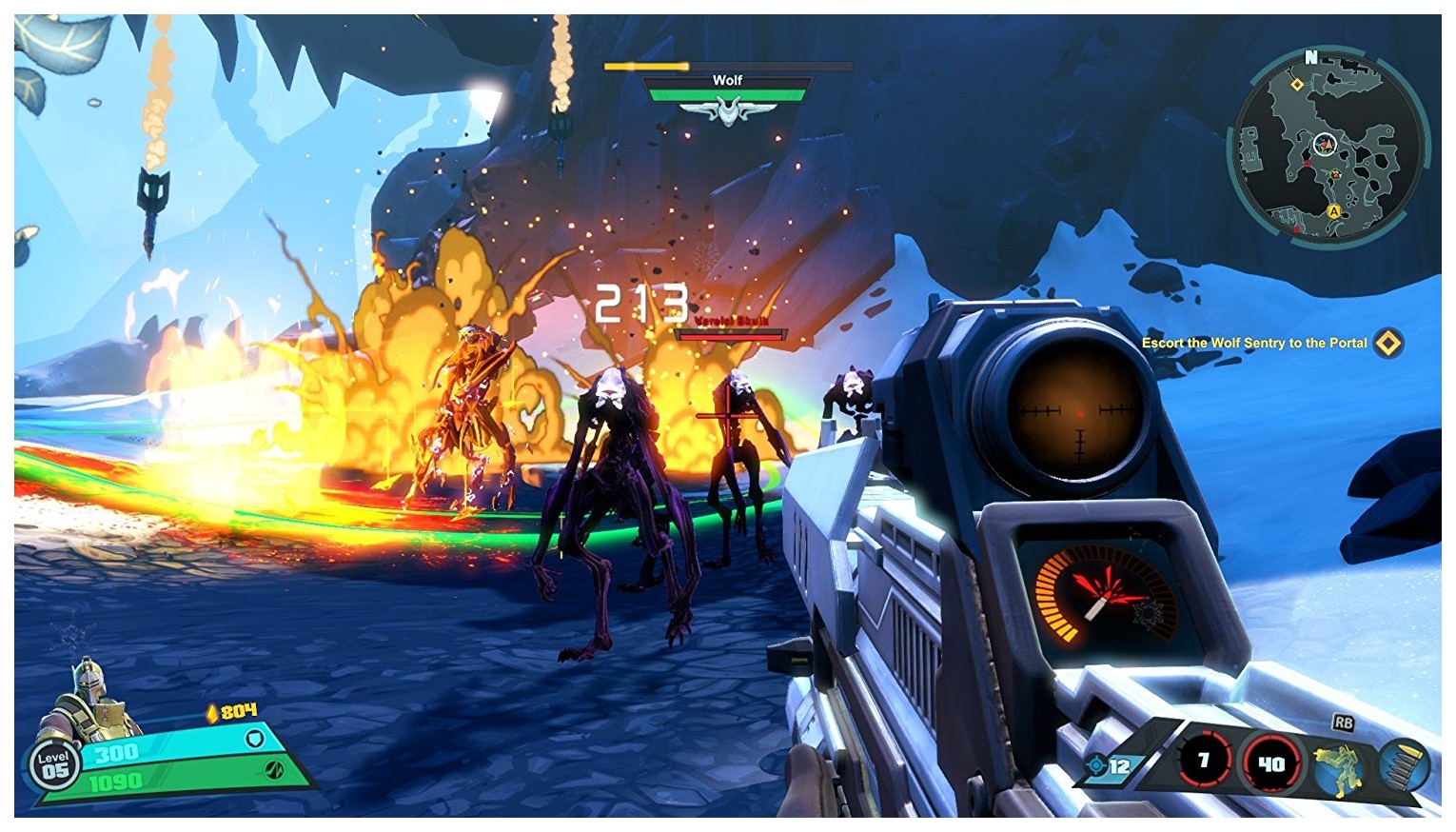Click the yellow shard currency icon
The height and width of the screenshot is (832, 1456).
(212, 712)
